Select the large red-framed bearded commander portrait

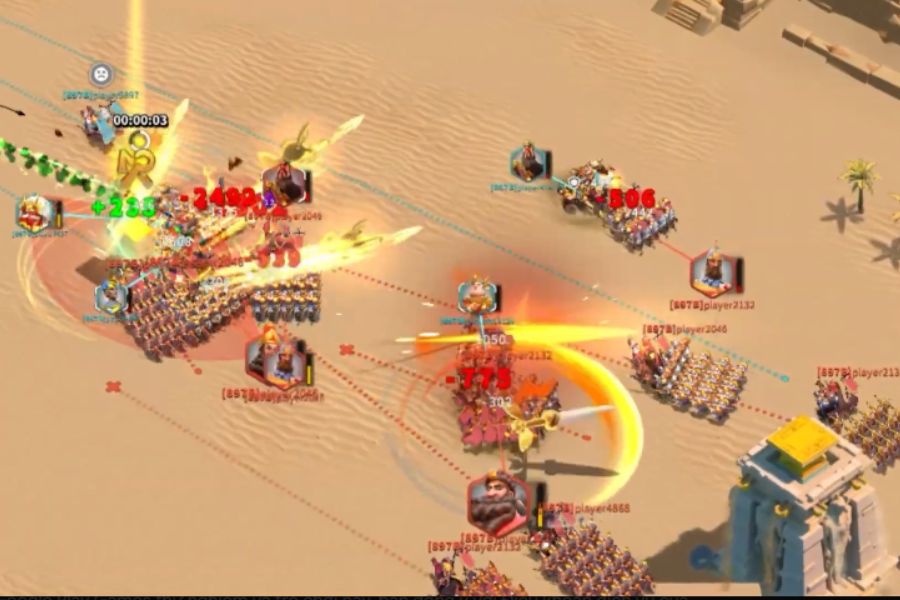pos(498,504)
